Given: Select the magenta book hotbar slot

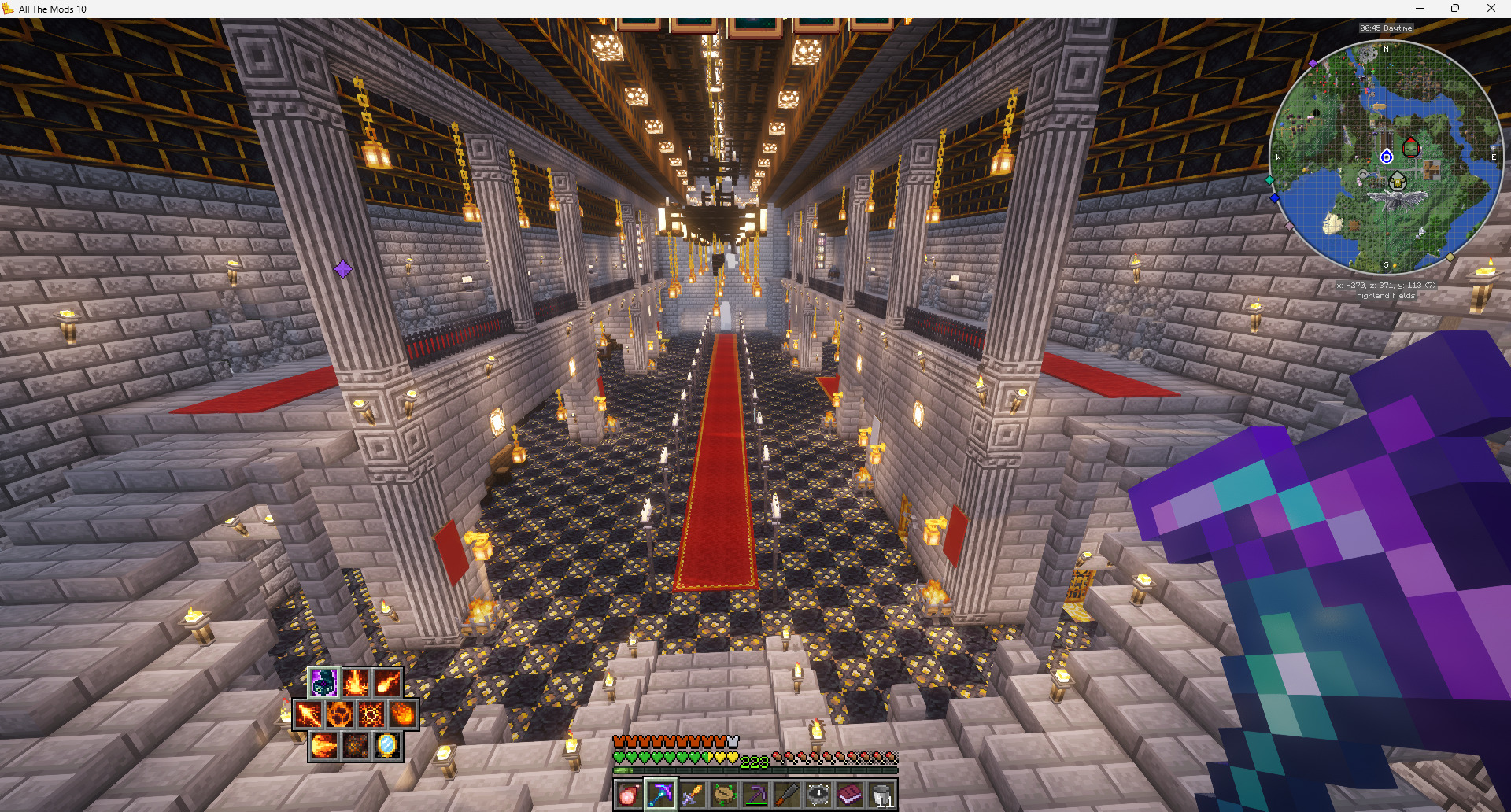Looking at the screenshot, I should pyautogui.click(x=850, y=795).
